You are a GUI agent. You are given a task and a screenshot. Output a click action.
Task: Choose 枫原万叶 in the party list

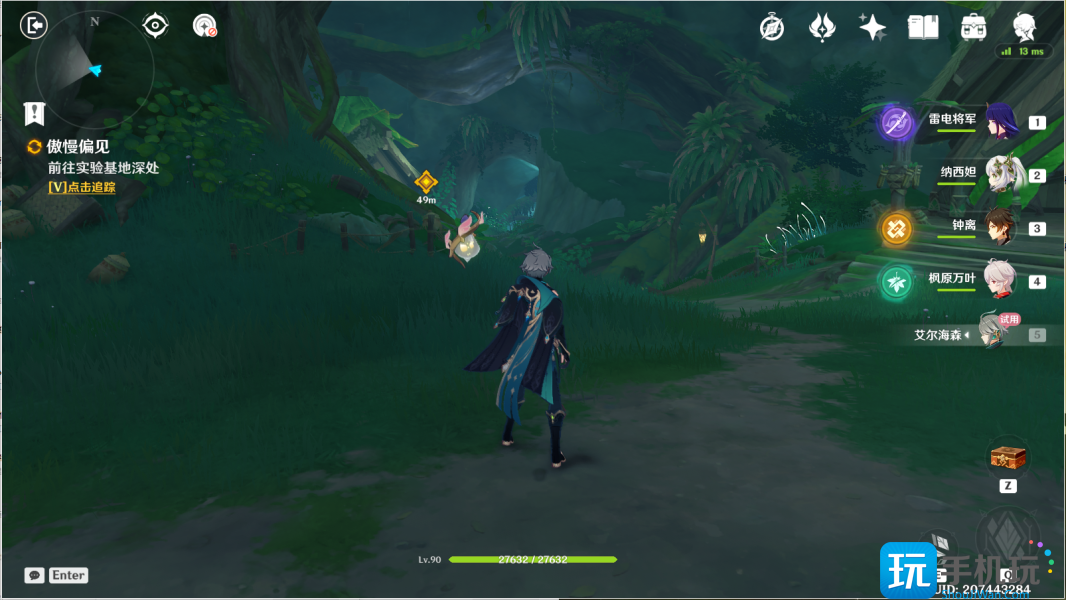tap(1000, 281)
